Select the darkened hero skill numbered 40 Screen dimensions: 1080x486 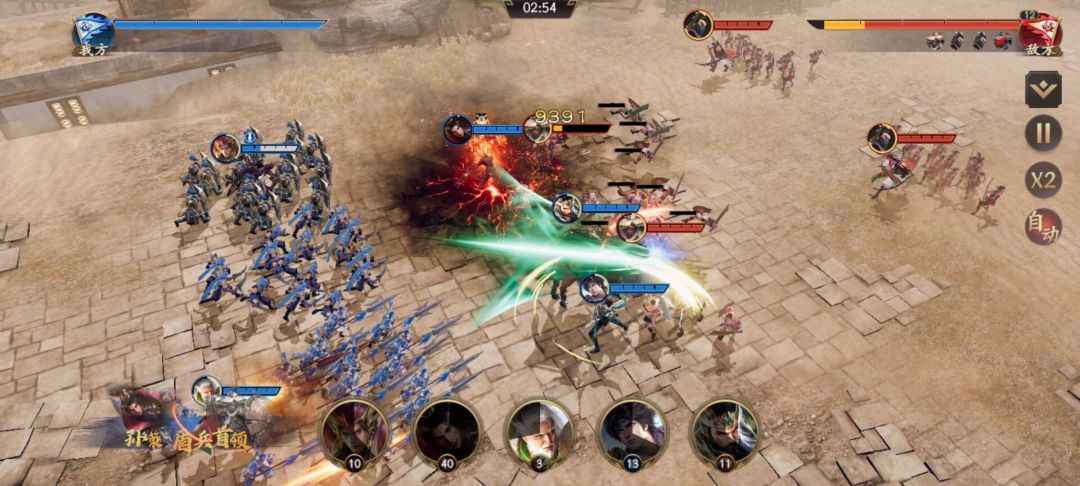(446, 432)
